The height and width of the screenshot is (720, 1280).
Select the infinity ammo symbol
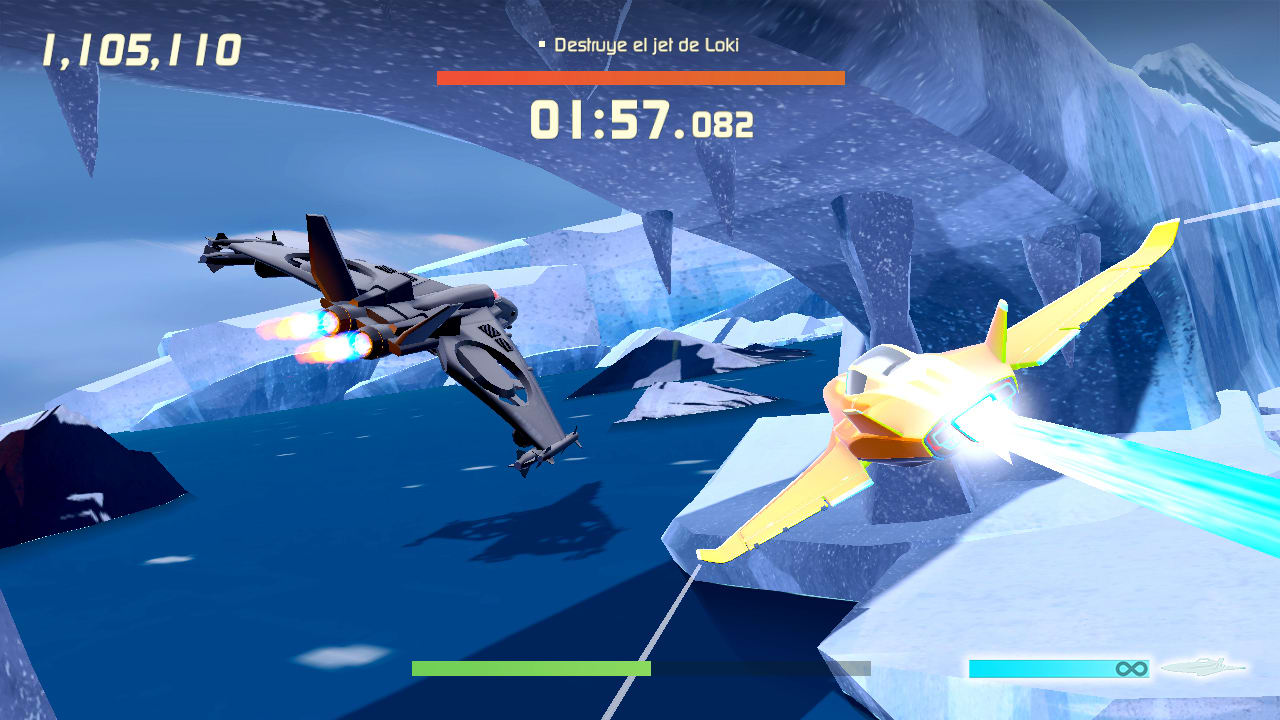[x=1130, y=667]
